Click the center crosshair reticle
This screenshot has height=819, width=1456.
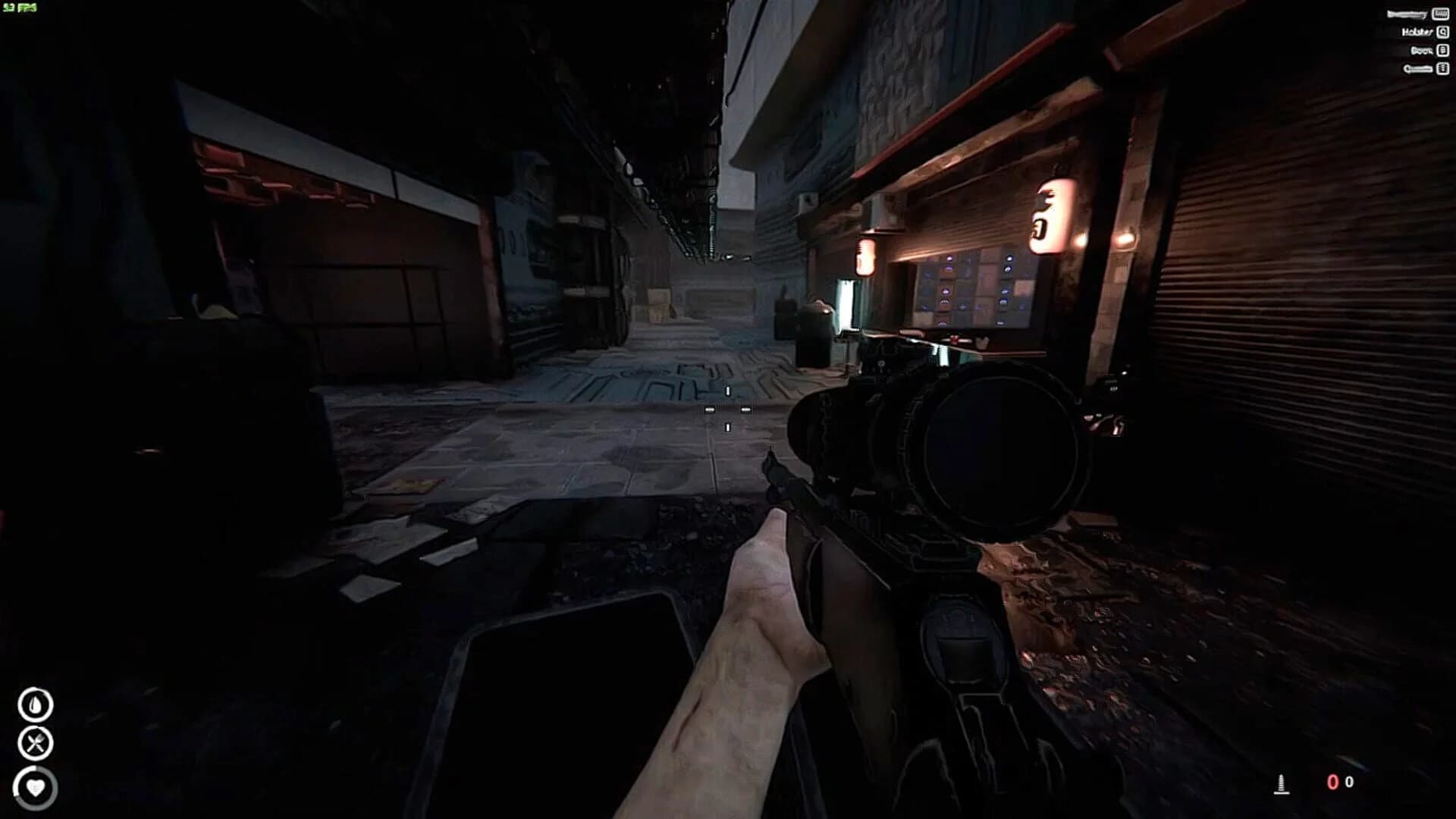728,409
